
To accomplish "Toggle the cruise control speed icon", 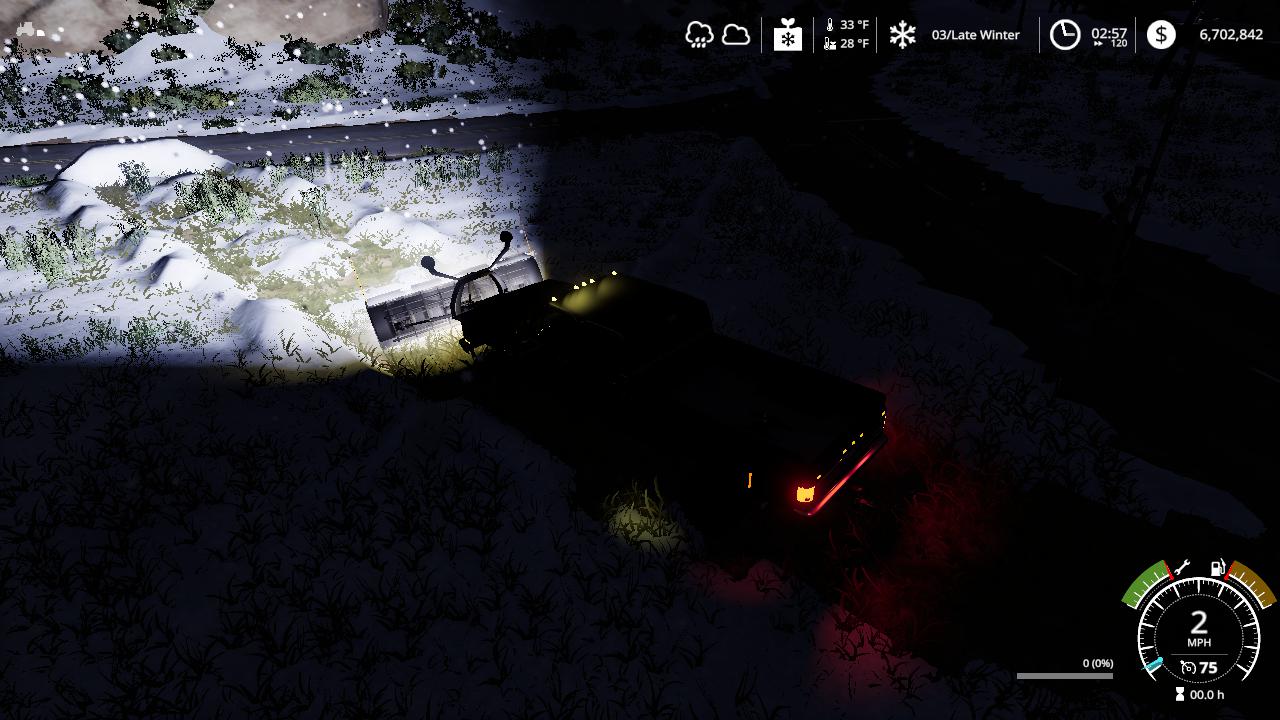I will tap(1188, 667).
